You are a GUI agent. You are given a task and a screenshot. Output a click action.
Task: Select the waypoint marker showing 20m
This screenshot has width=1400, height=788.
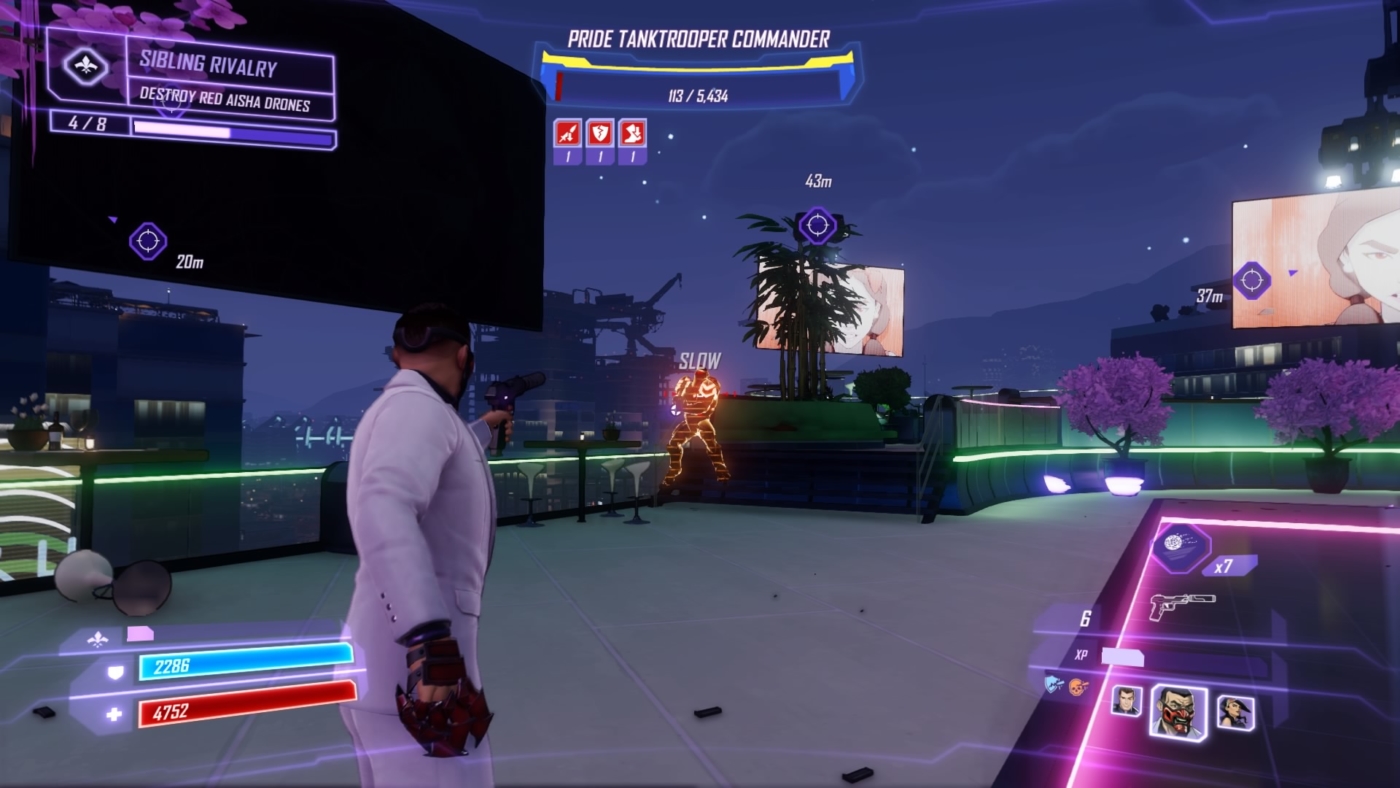coord(148,240)
